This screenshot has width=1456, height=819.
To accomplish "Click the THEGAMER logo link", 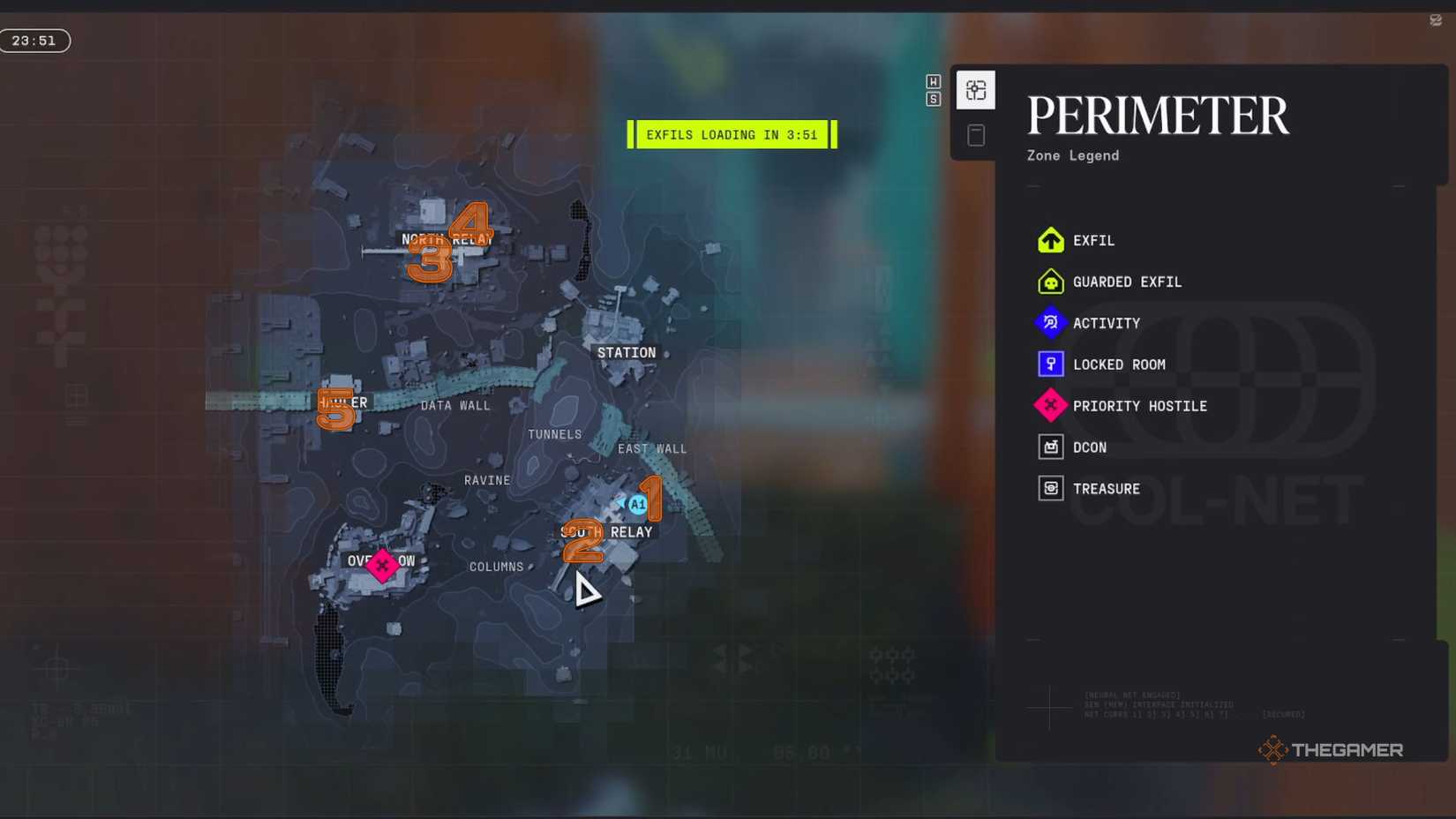I will pyautogui.click(x=1331, y=750).
